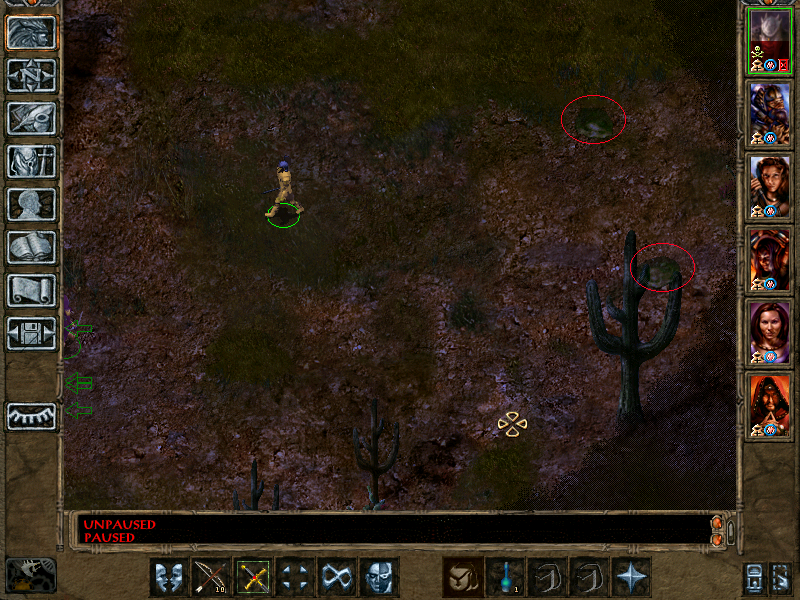Open the priest scroll from the sidebar
This screenshot has width=800, height=600.
click(31, 290)
